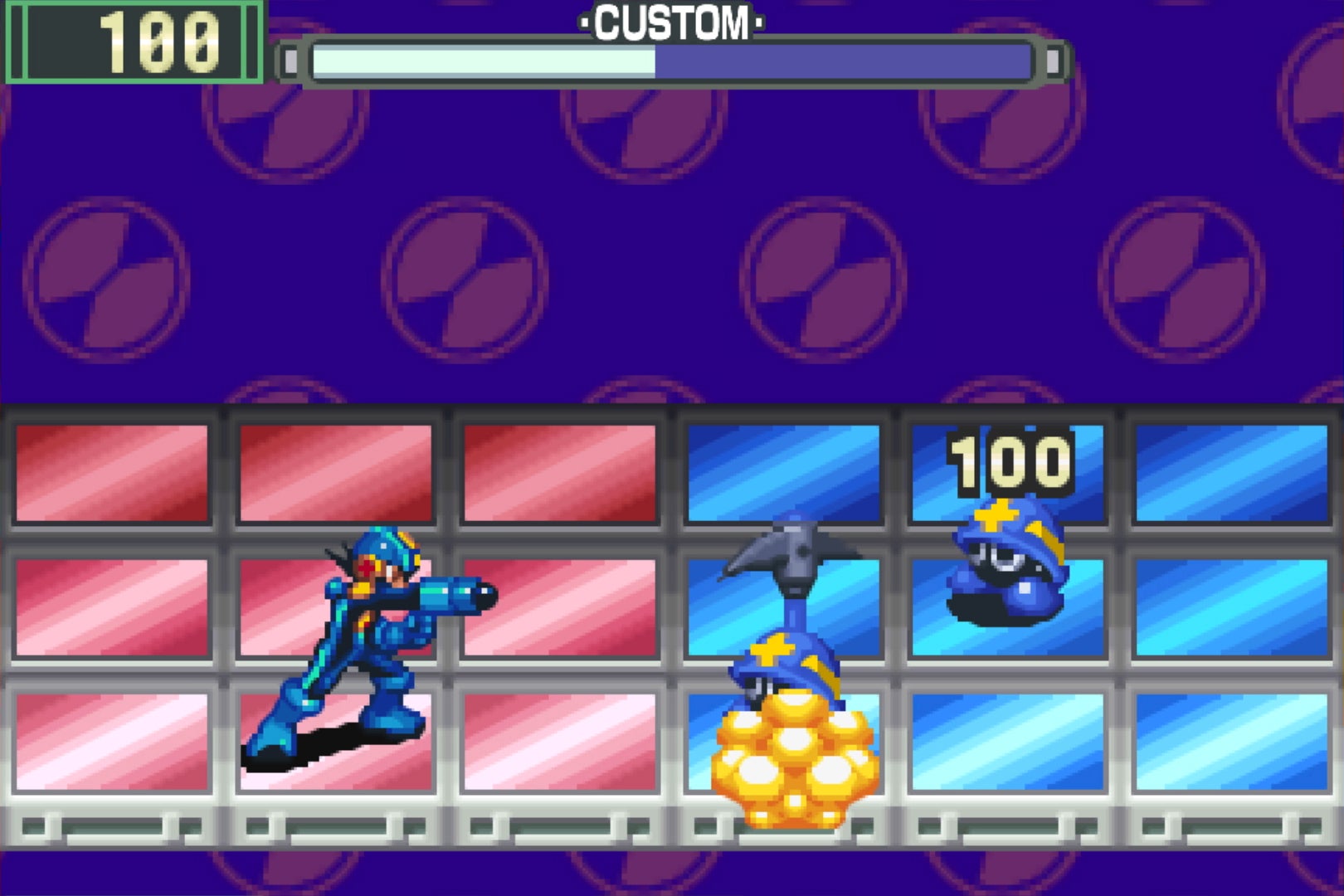1344x896 pixels.
Task: Click the partially filled custom gauge bar
Action: click(x=481, y=60)
